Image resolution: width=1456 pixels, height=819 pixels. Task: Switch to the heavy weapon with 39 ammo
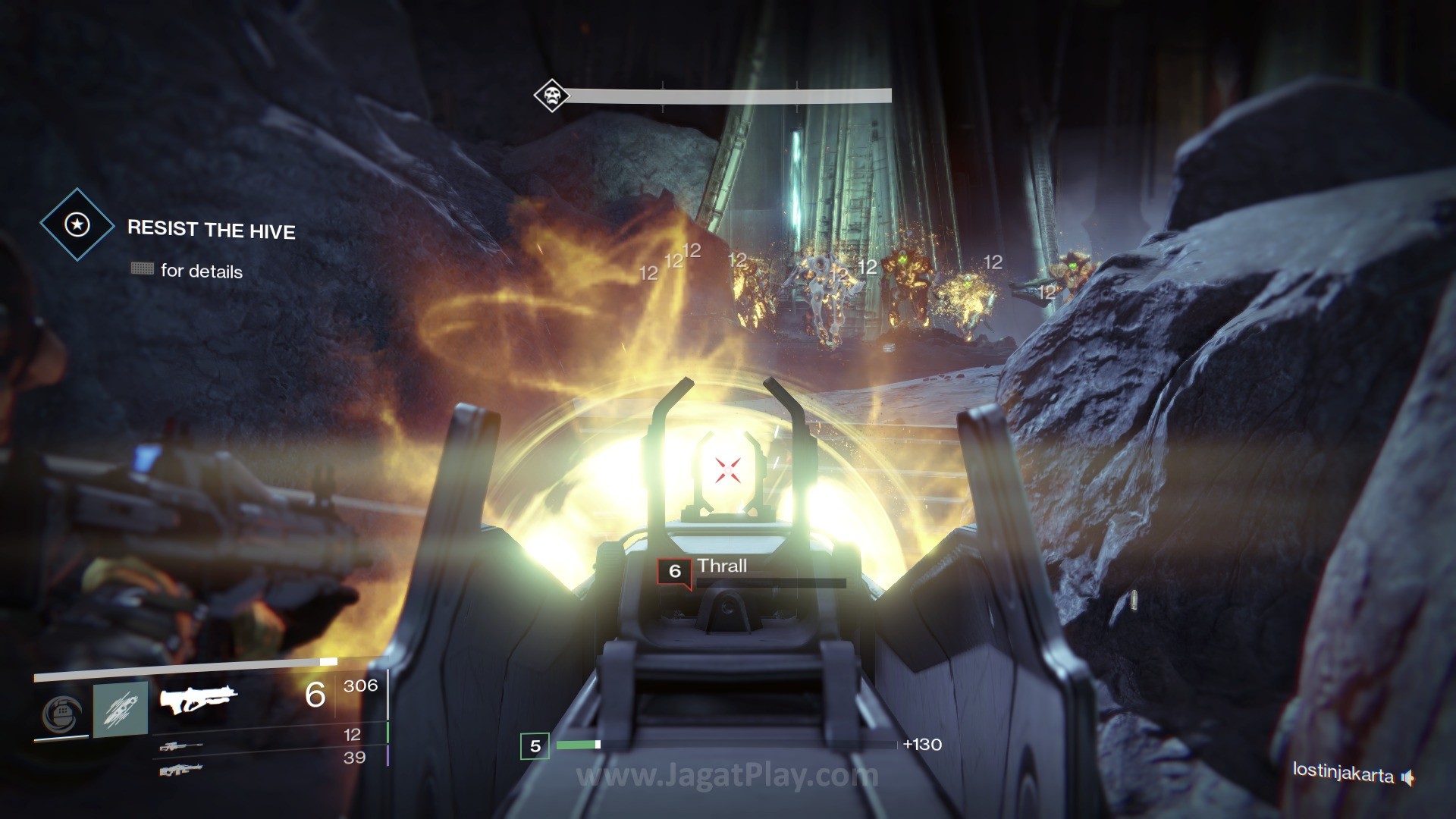pos(180,770)
